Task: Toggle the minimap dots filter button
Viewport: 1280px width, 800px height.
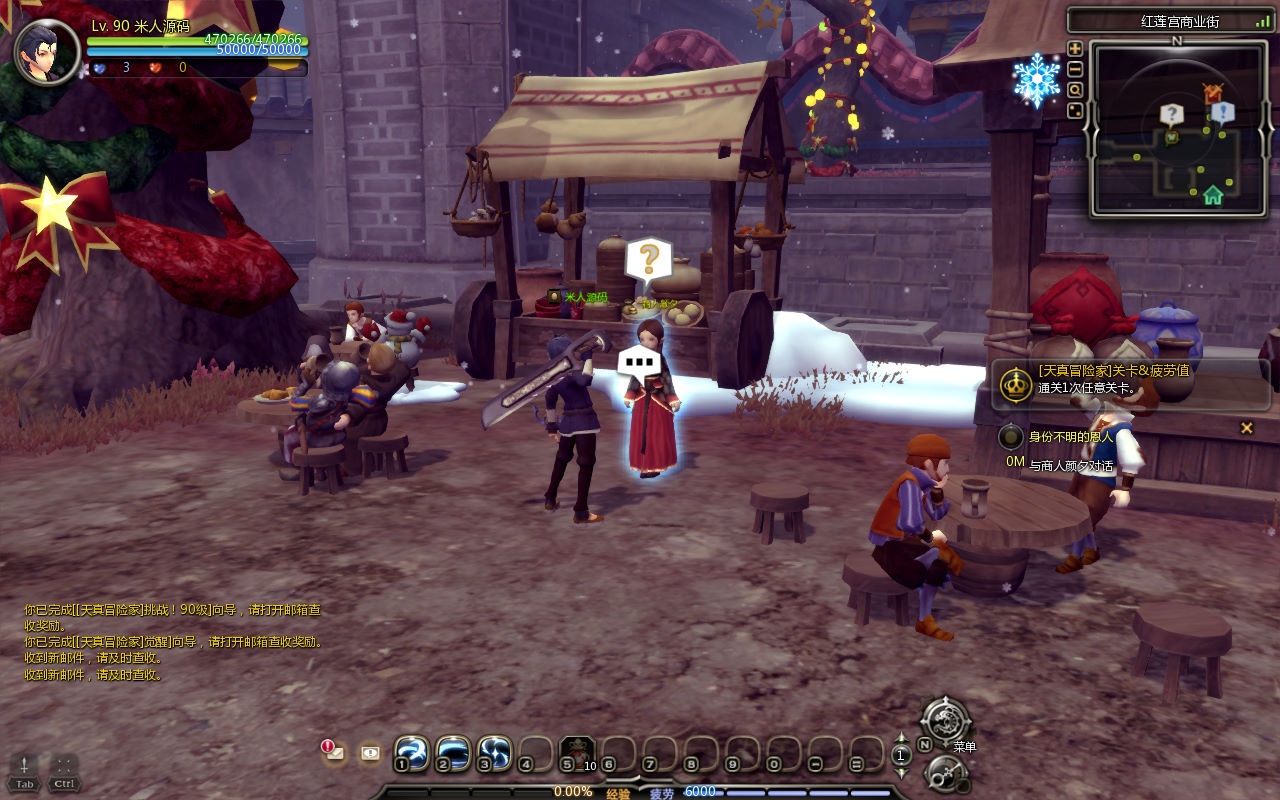Action: 1075,110
